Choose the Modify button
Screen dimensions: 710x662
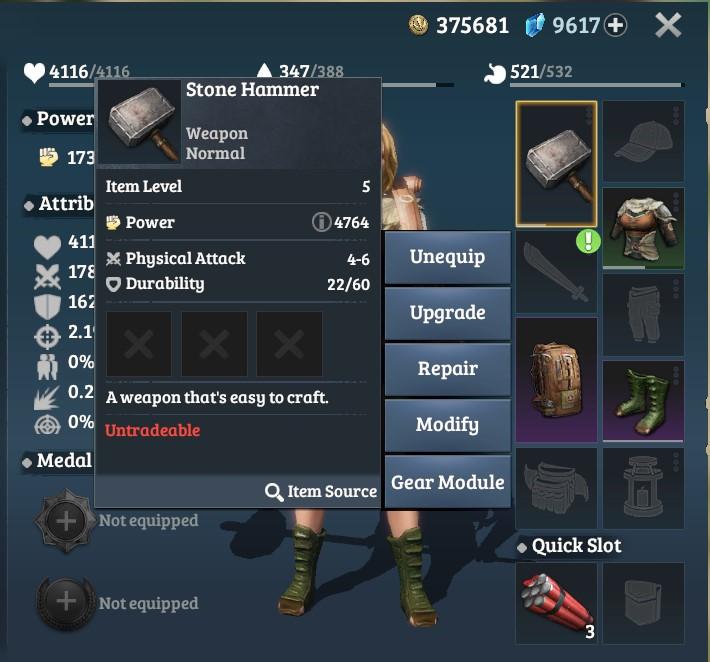tap(447, 425)
